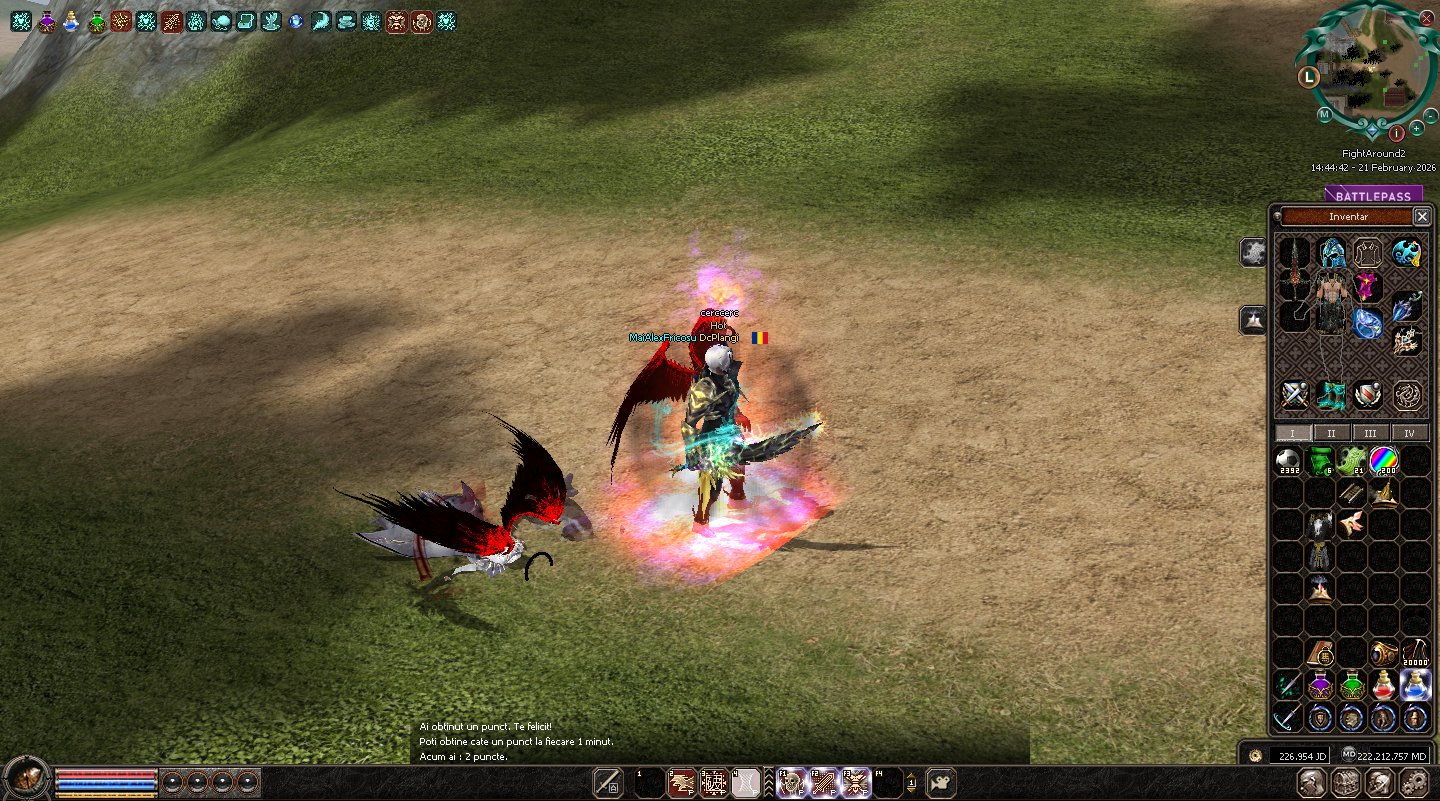Close the Inventar window
This screenshot has height=801, width=1440.
click(x=1422, y=216)
